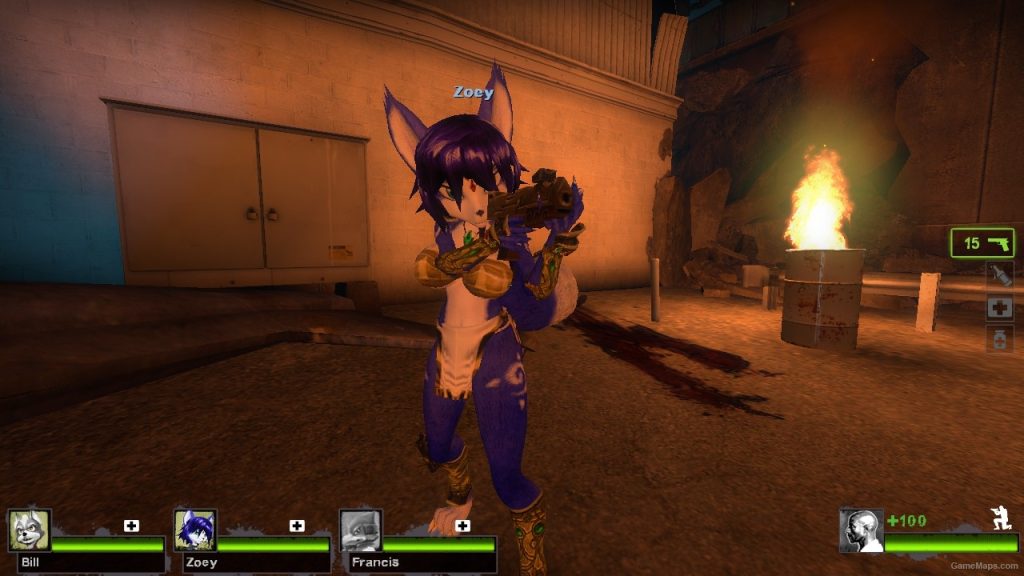
Task: Select the first aid kit slot
Action: click(1000, 307)
